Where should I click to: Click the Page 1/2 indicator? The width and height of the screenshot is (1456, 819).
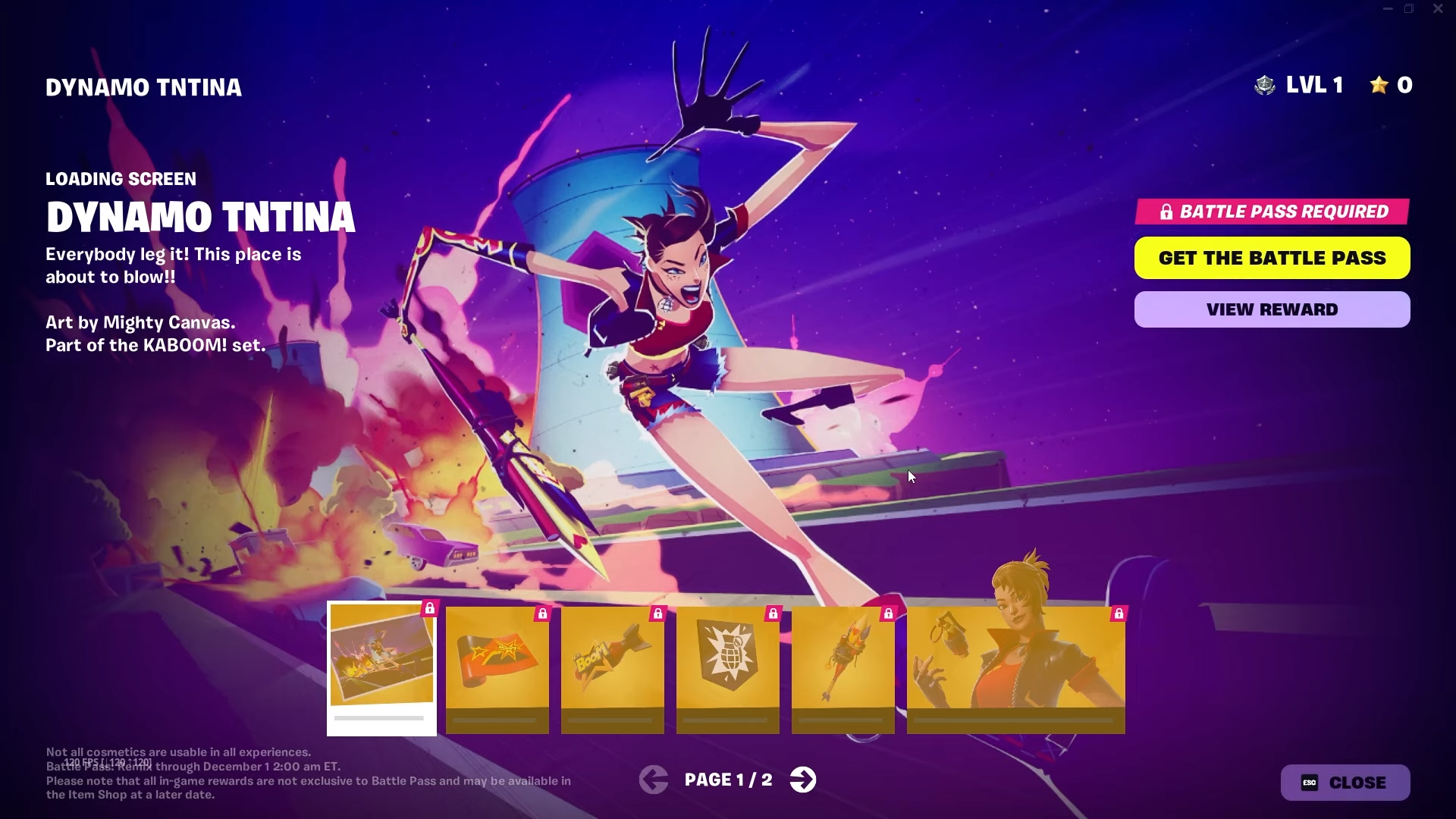tap(728, 779)
